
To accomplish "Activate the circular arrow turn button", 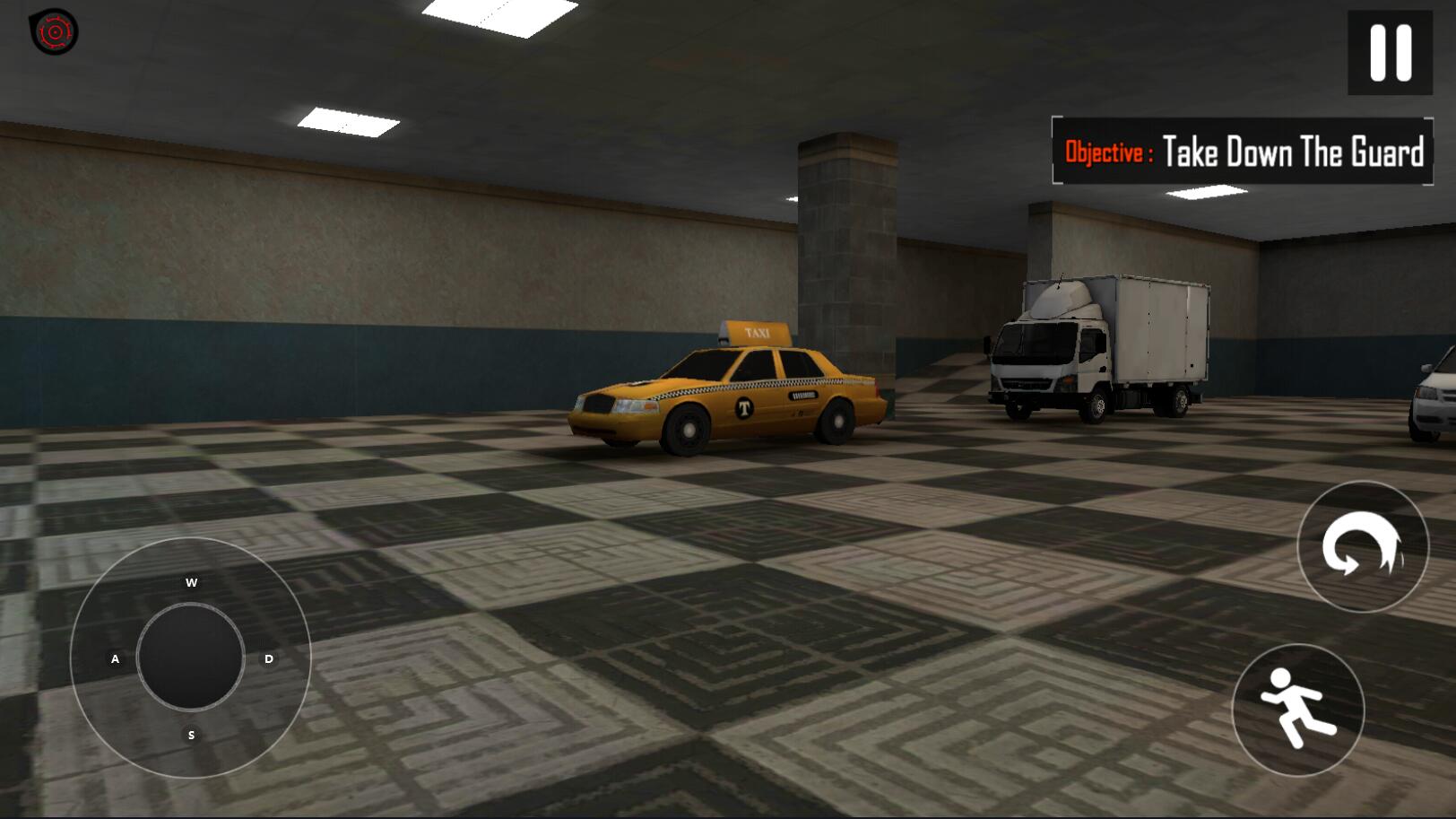I will [x=1362, y=546].
